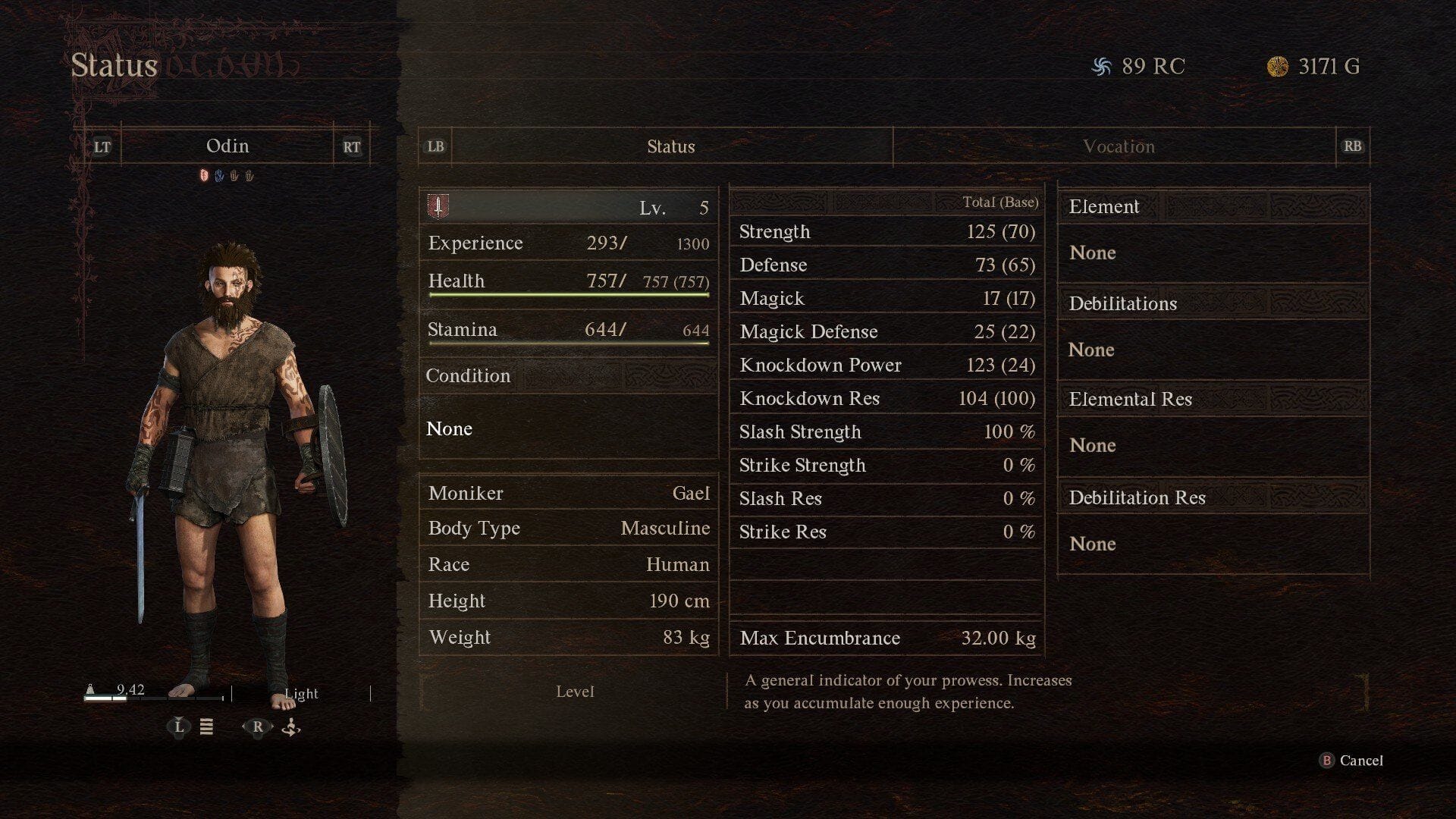The width and height of the screenshot is (1456, 819).
Task: Select the Elemental Res section
Action: (x=1213, y=400)
